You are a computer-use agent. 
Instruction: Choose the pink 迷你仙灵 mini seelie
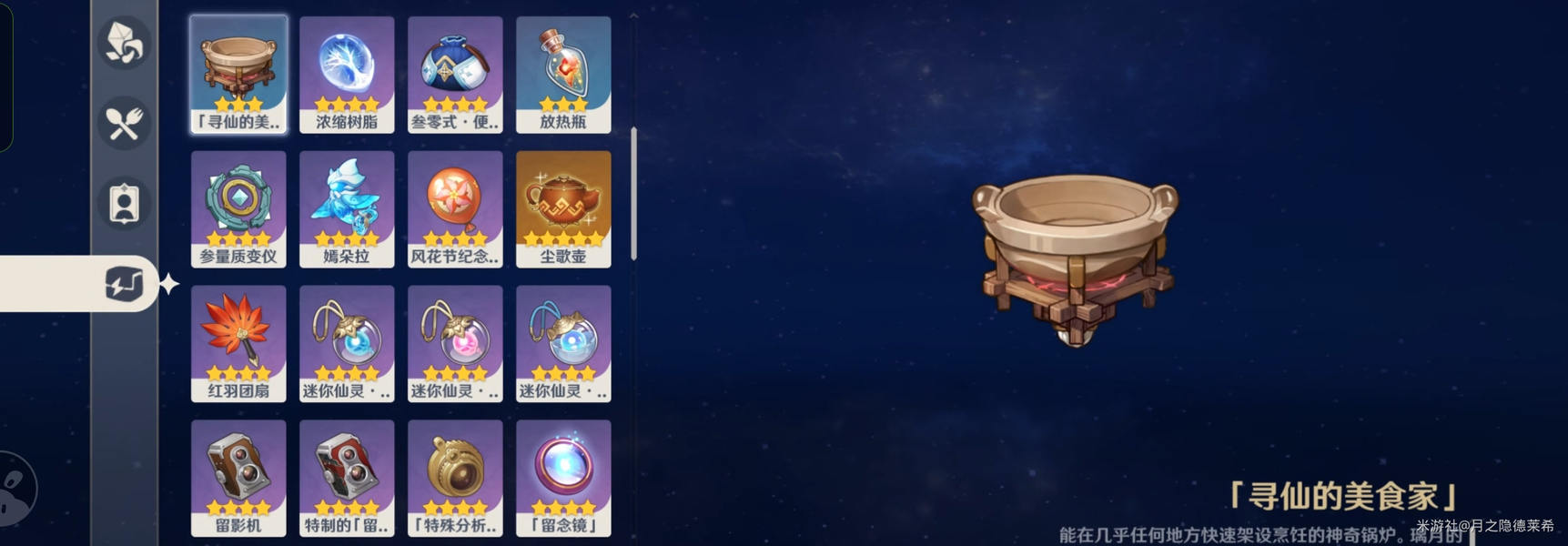455,344
